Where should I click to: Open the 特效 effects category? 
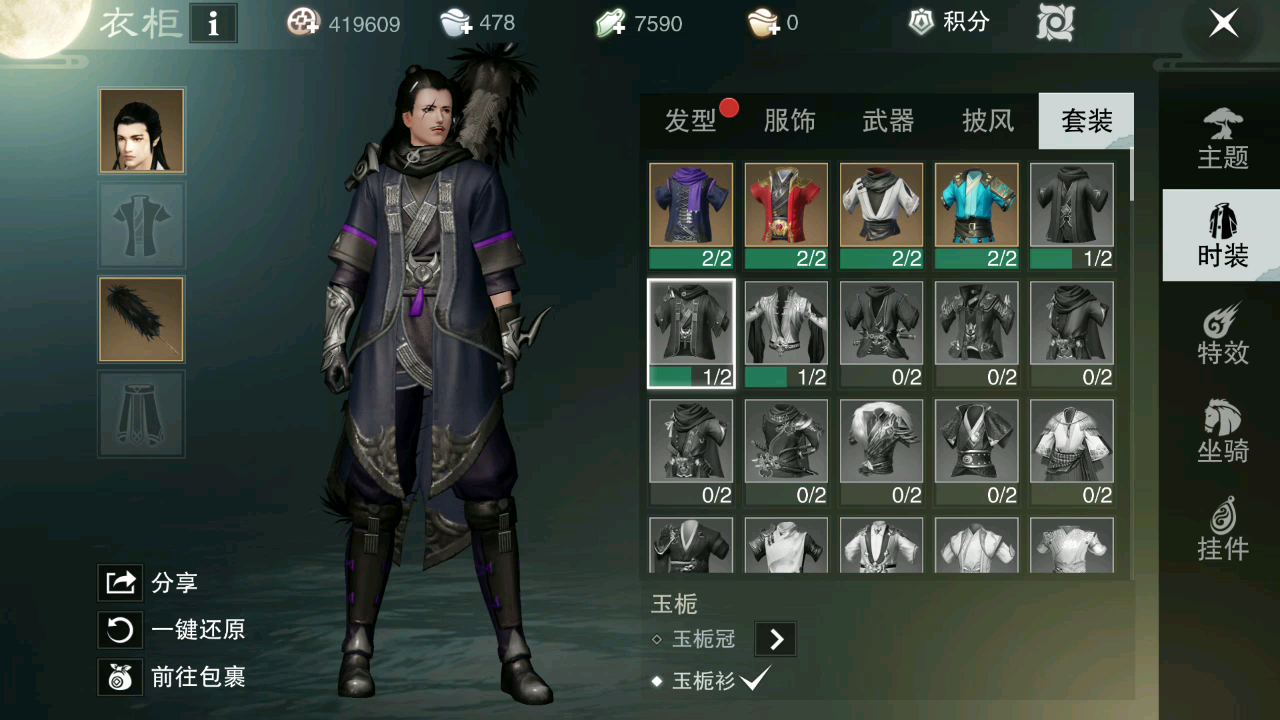point(1223,334)
